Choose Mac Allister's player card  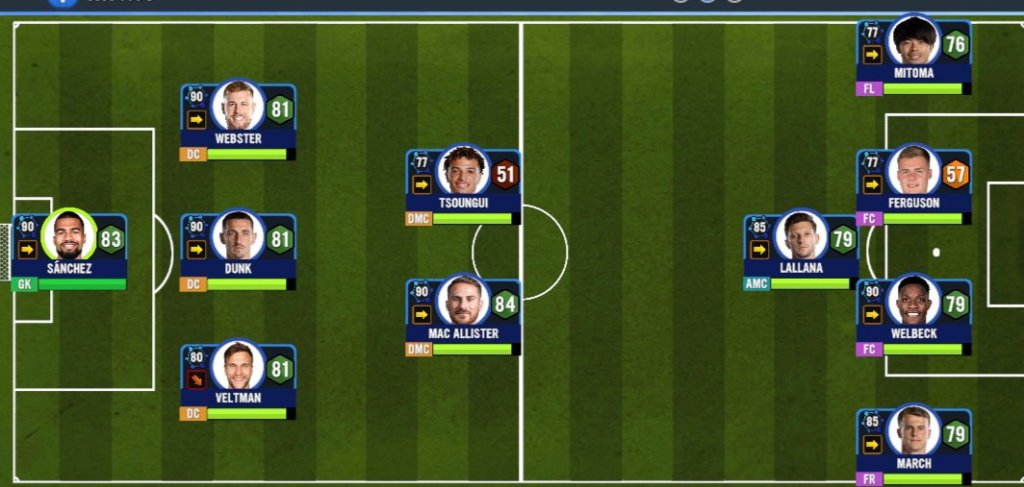(x=462, y=314)
